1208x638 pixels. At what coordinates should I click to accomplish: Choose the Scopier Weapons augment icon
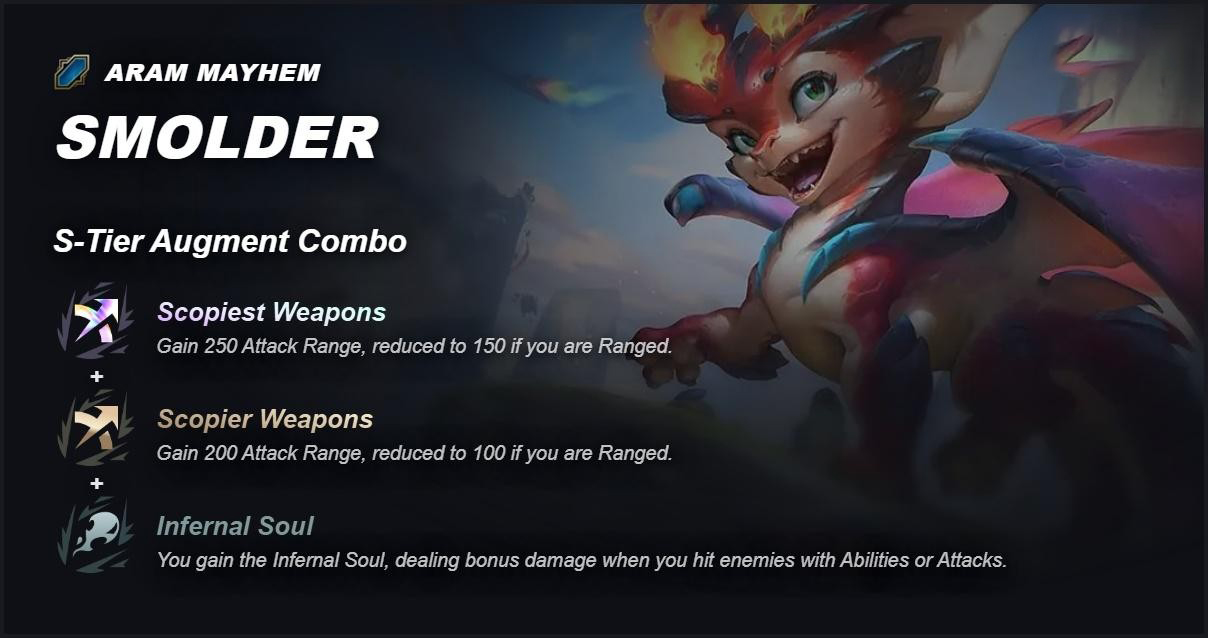pos(96,429)
